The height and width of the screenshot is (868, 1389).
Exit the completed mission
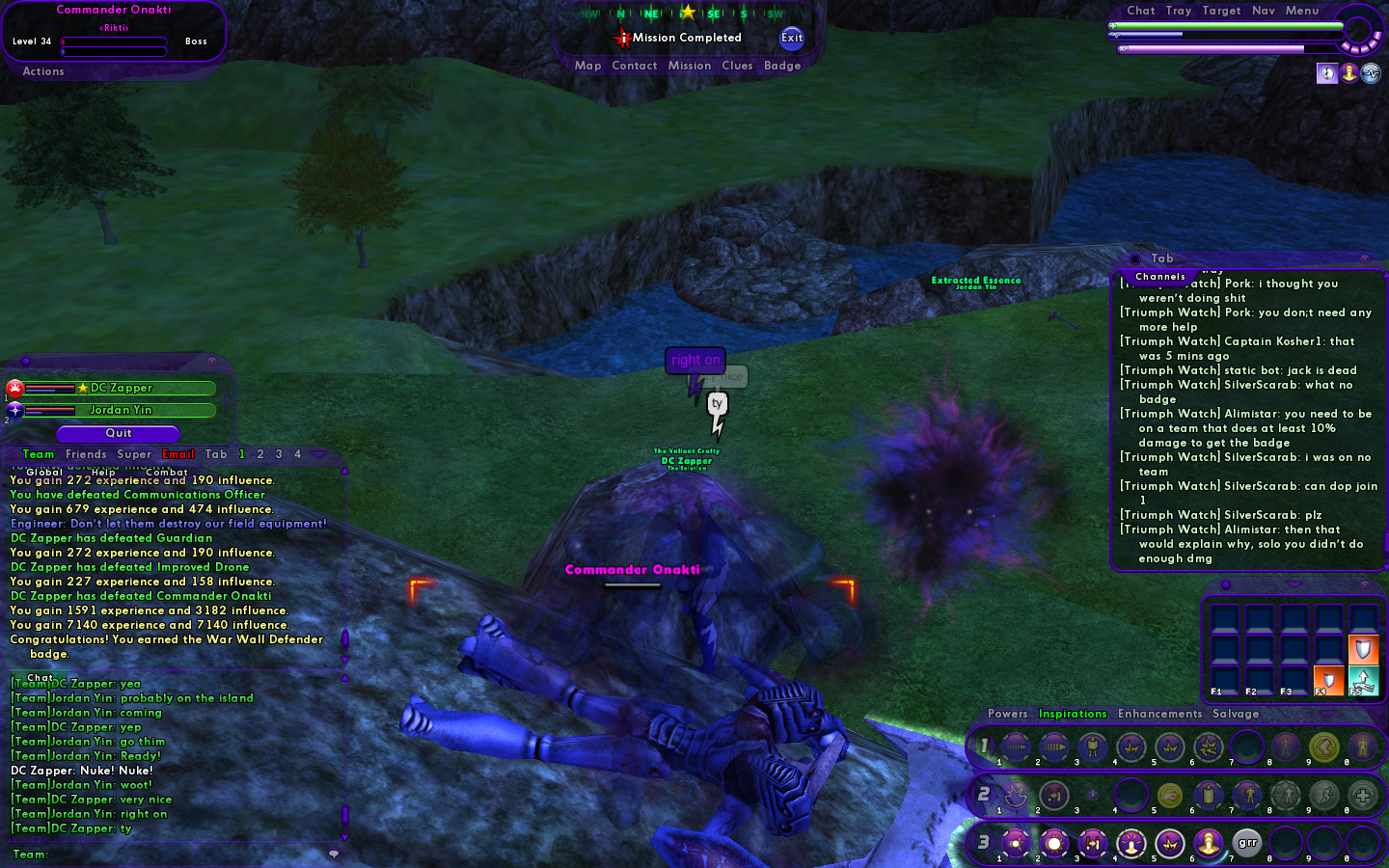(792, 38)
